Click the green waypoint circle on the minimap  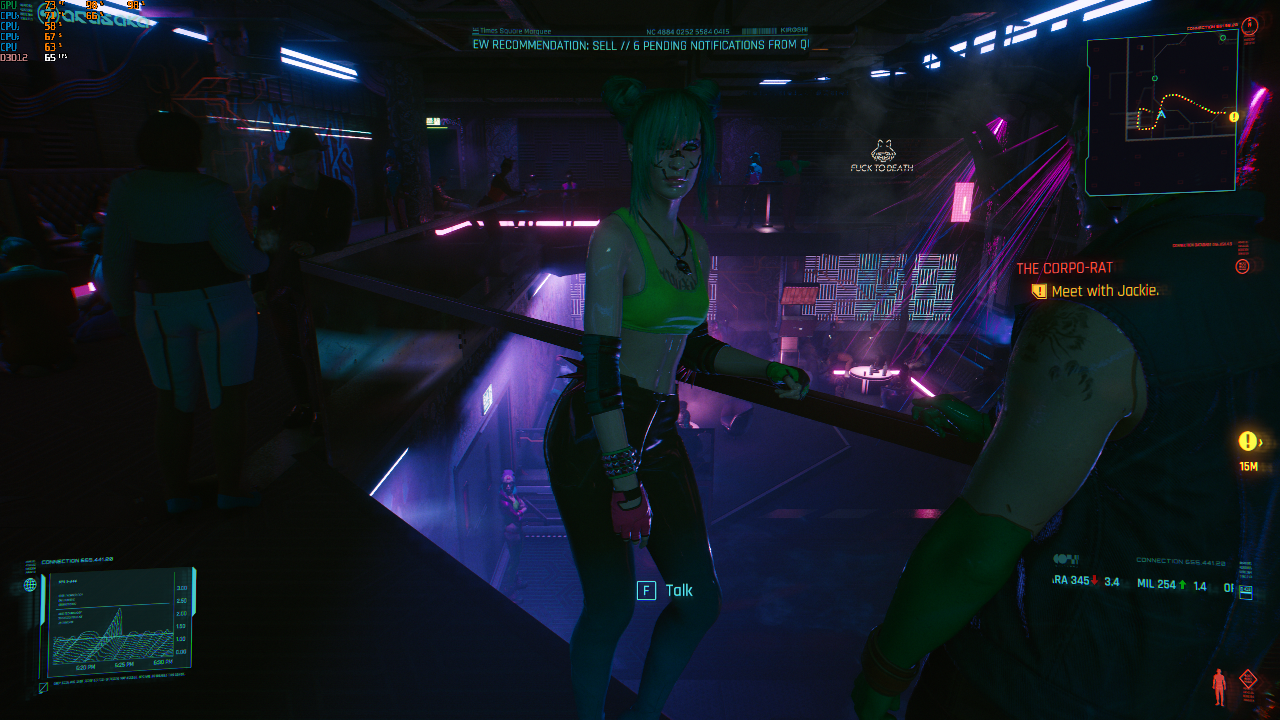coord(1154,79)
